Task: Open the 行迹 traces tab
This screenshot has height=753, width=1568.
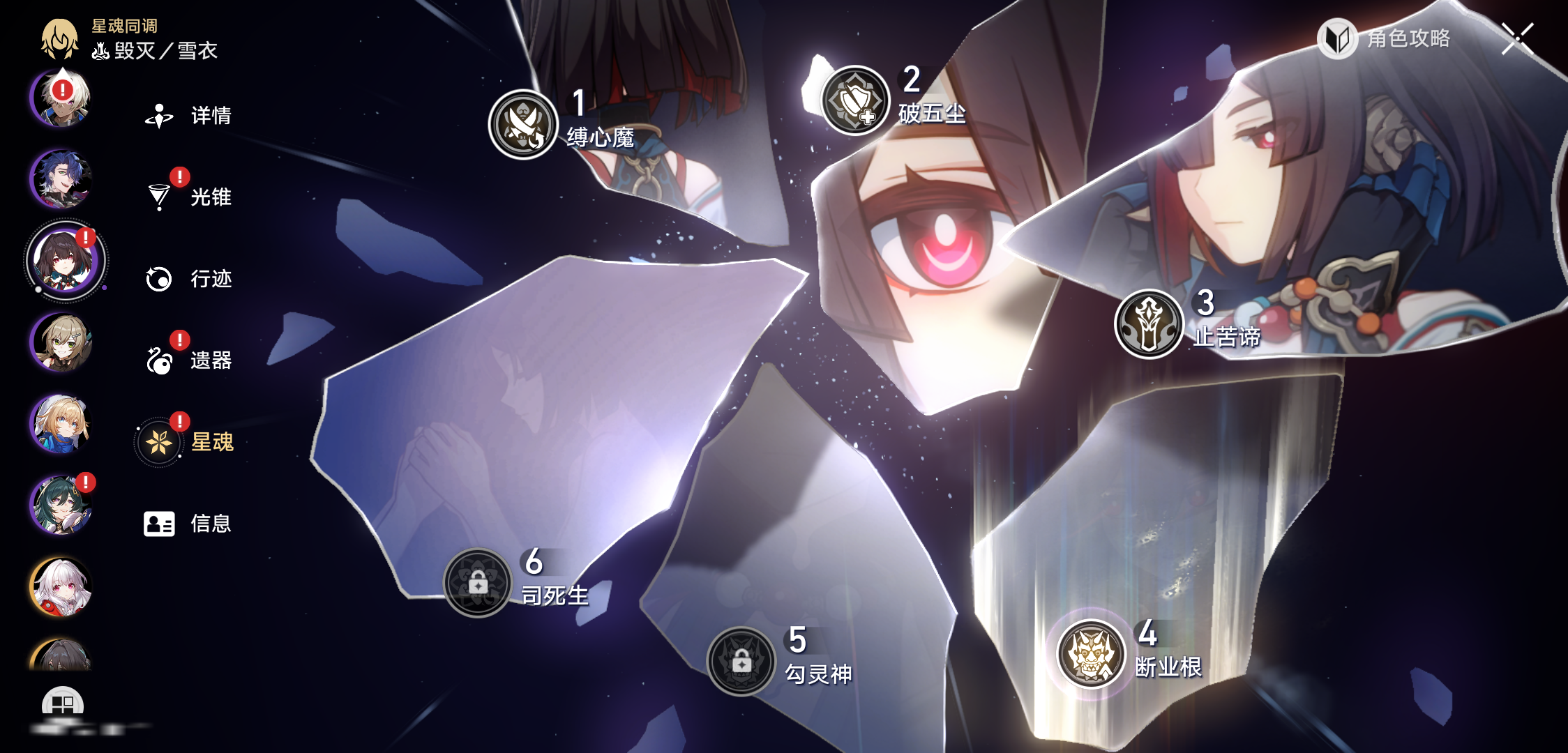Action: (x=188, y=279)
